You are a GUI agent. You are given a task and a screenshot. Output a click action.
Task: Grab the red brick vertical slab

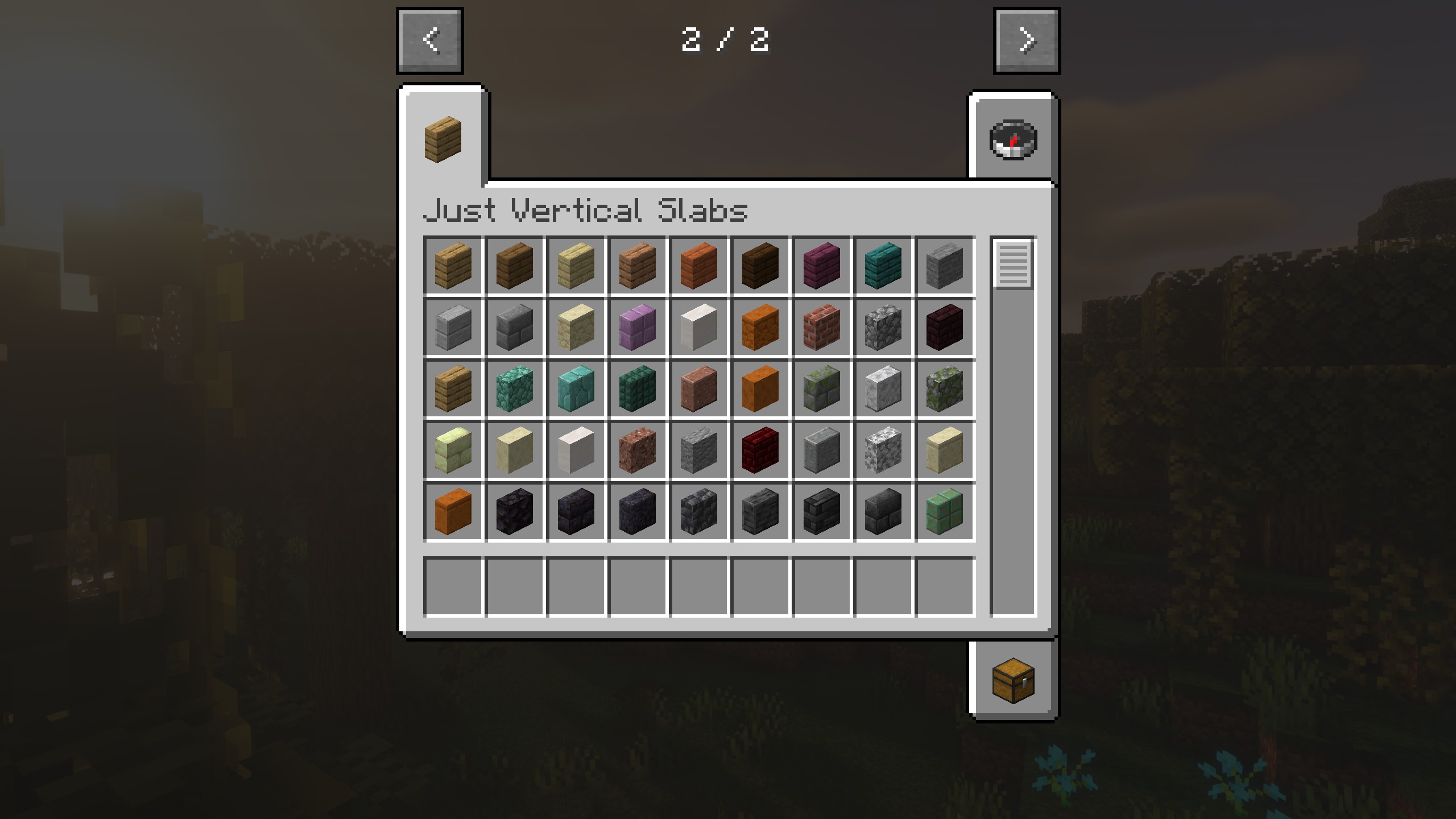click(821, 327)
